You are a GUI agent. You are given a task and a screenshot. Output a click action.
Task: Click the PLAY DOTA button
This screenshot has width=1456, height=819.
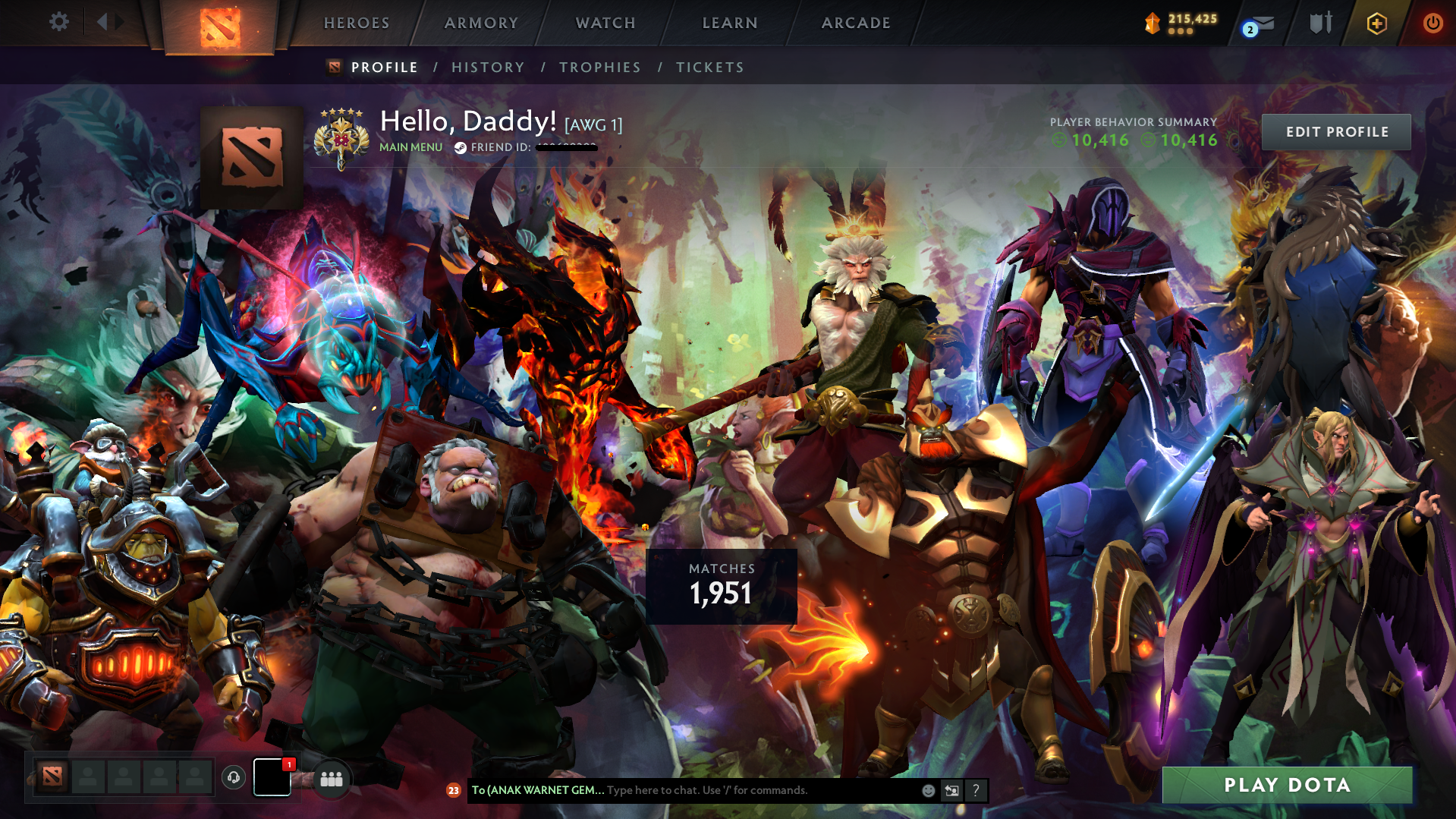pyautogui.click(x=1286, y=786)
